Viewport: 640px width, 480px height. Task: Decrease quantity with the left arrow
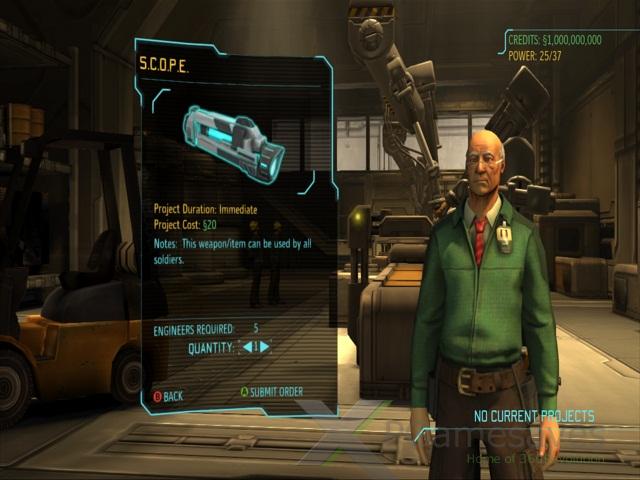245,347
